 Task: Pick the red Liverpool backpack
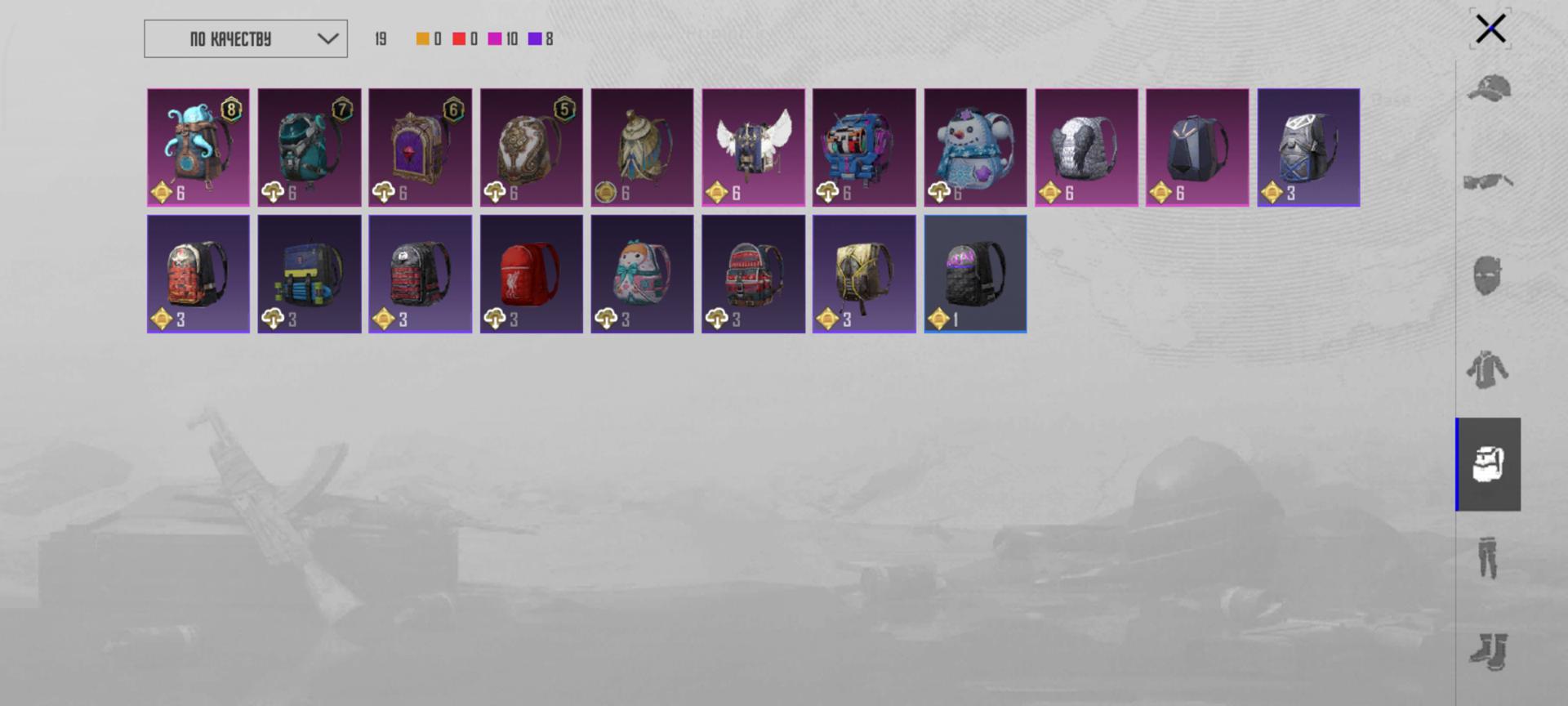pyautogui.click(x=532, y=274)
